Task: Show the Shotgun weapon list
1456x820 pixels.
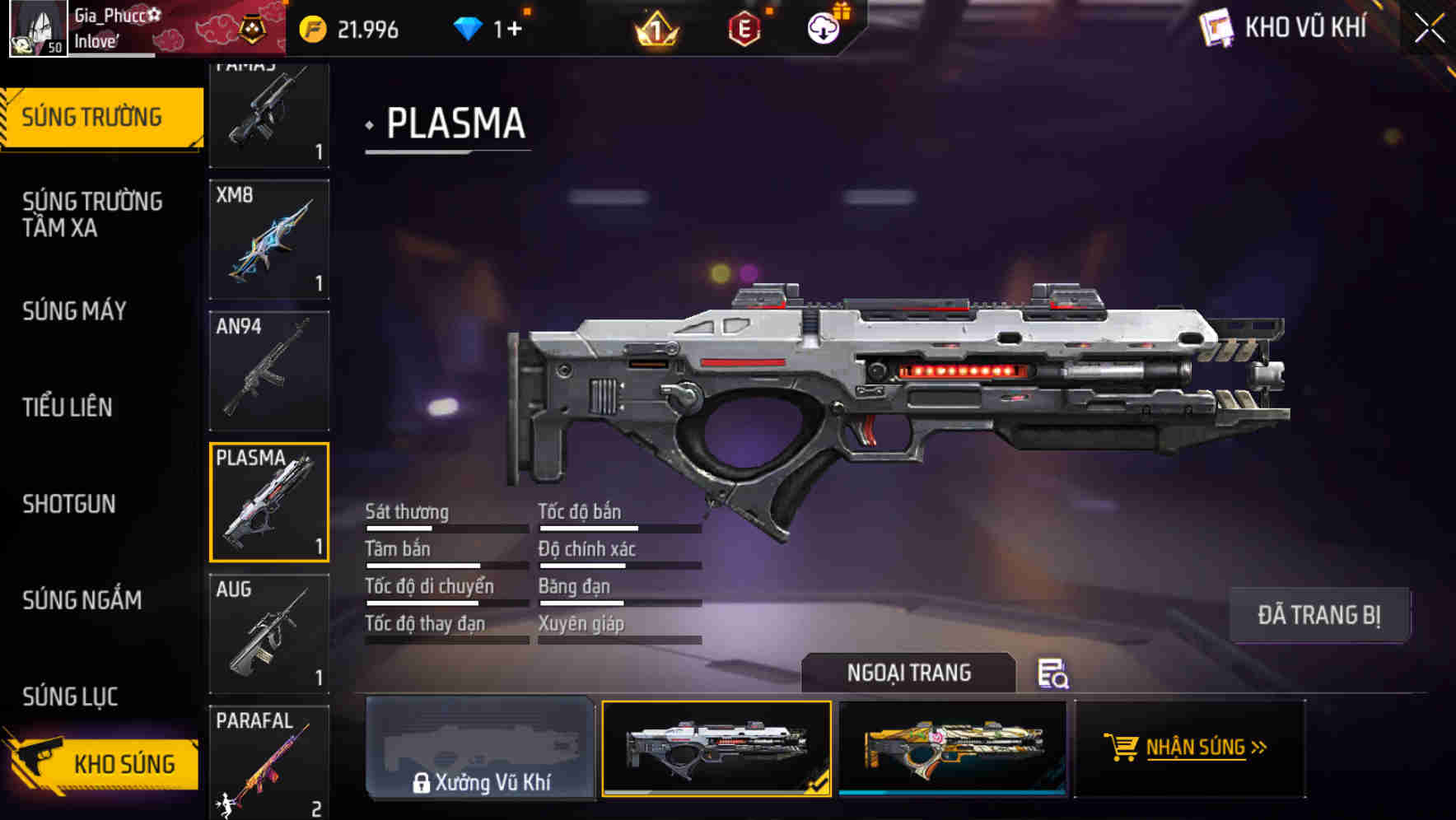Action: coord(69,504)
